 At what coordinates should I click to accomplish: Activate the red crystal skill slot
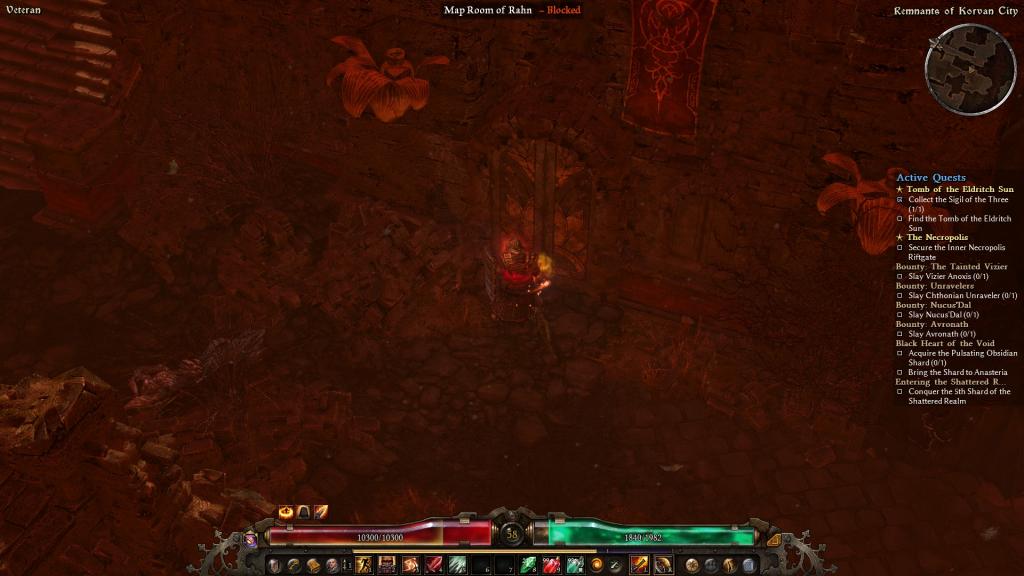tap(435, 565)
